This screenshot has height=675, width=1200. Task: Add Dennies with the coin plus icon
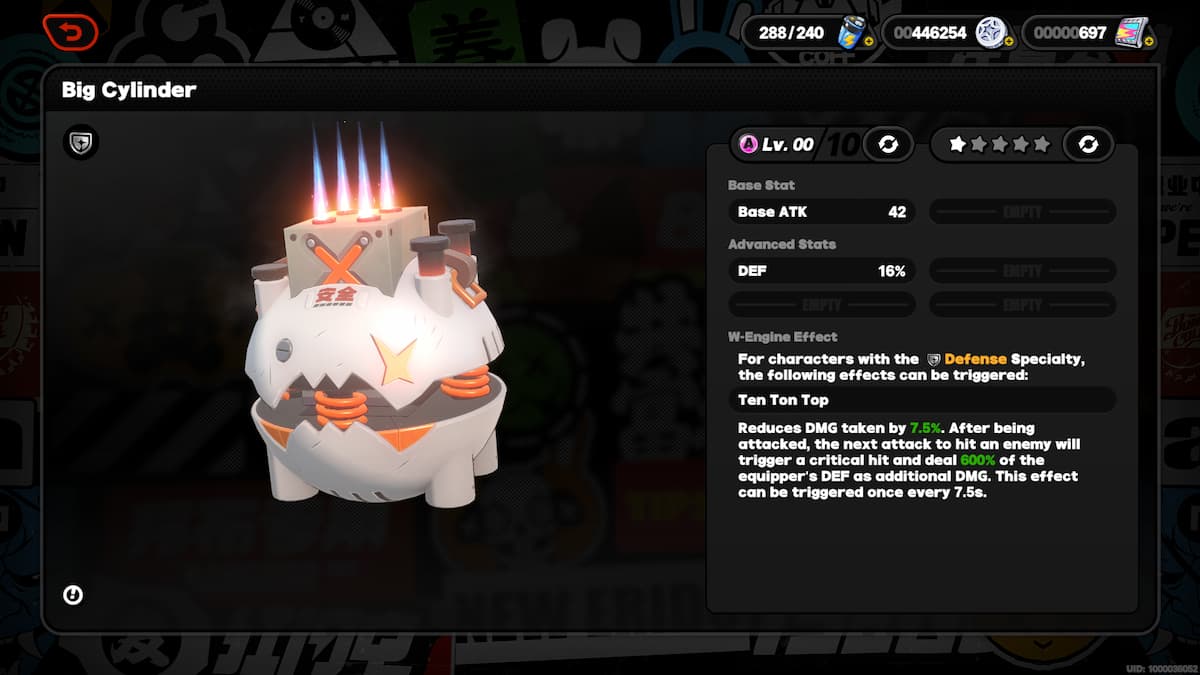point(1009,41)
